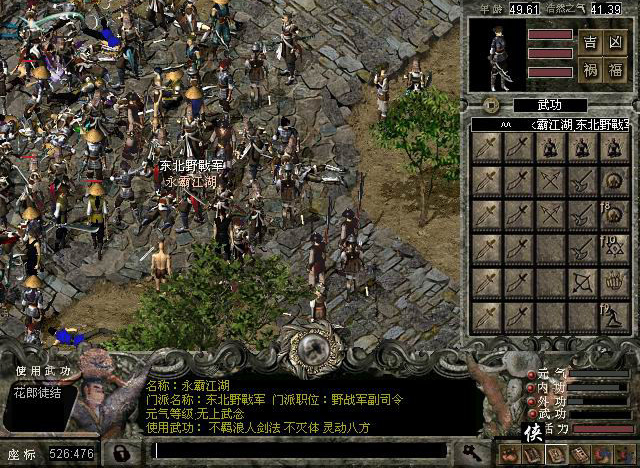Click the 凶 button in character panel
Image resolution: width=640 pixels, height=468 pixels.
tap(617, 43)
